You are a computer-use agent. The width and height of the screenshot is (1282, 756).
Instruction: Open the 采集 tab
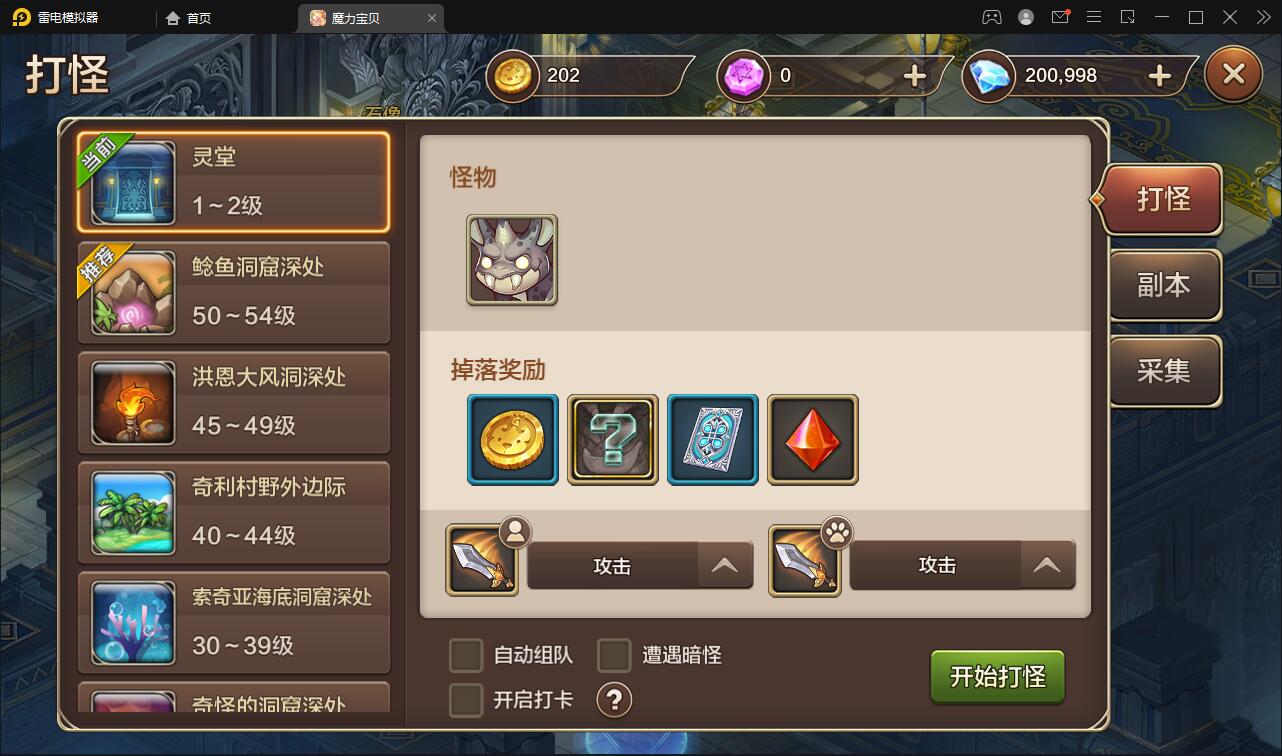(1164, 371)
